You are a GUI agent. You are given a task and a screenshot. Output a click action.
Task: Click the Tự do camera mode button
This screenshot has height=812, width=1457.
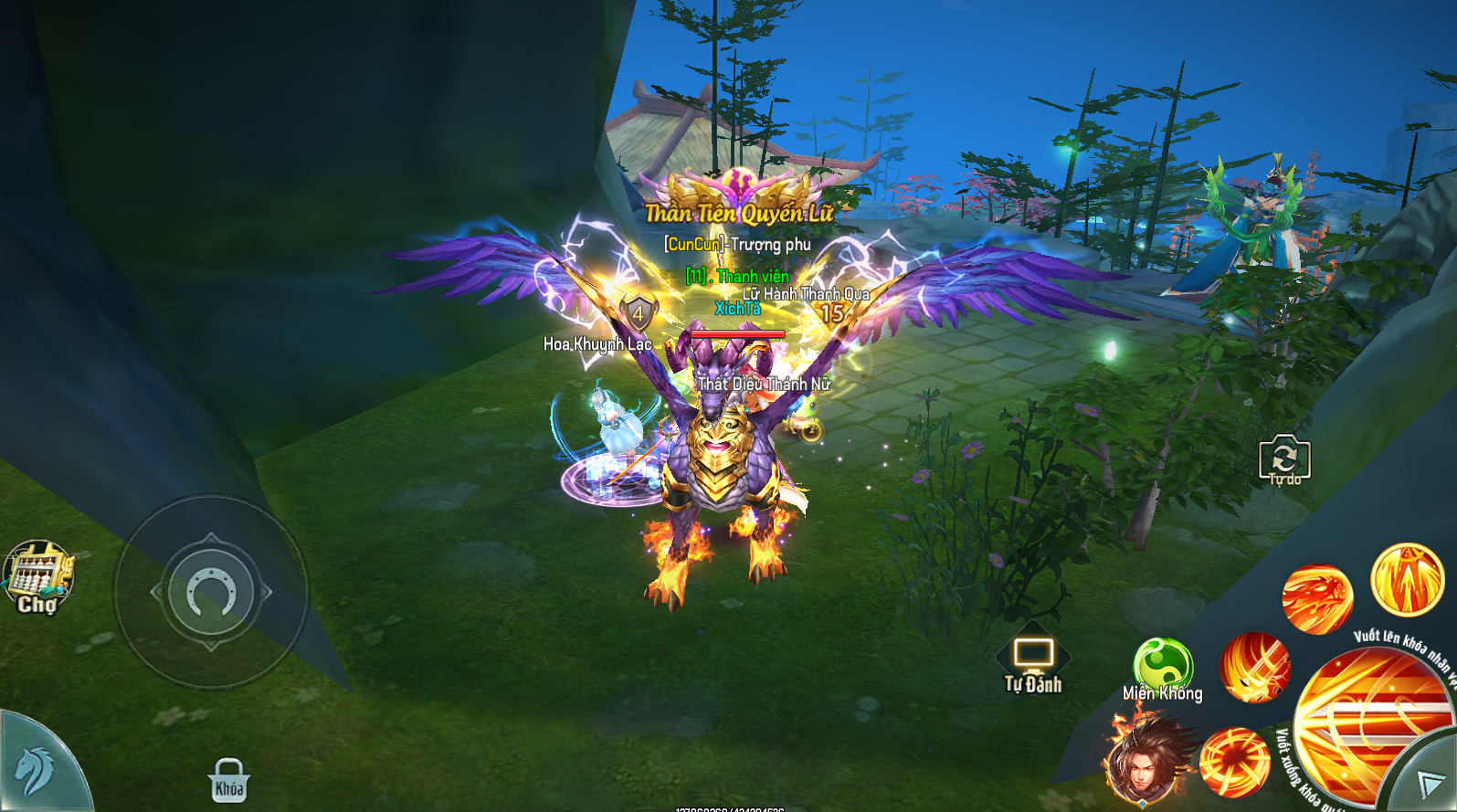[1284, 459]
